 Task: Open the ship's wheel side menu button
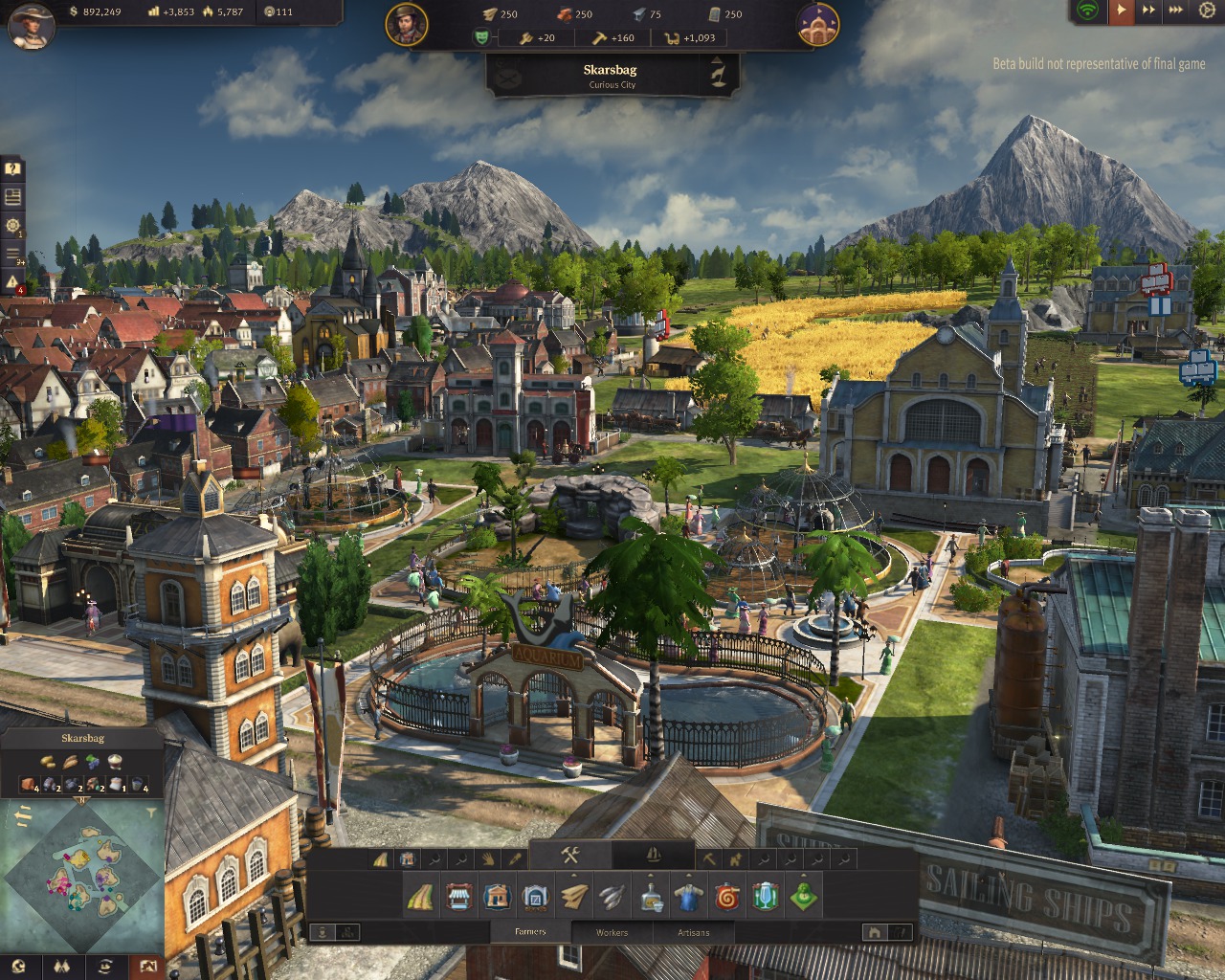click(x=12, y=226)
